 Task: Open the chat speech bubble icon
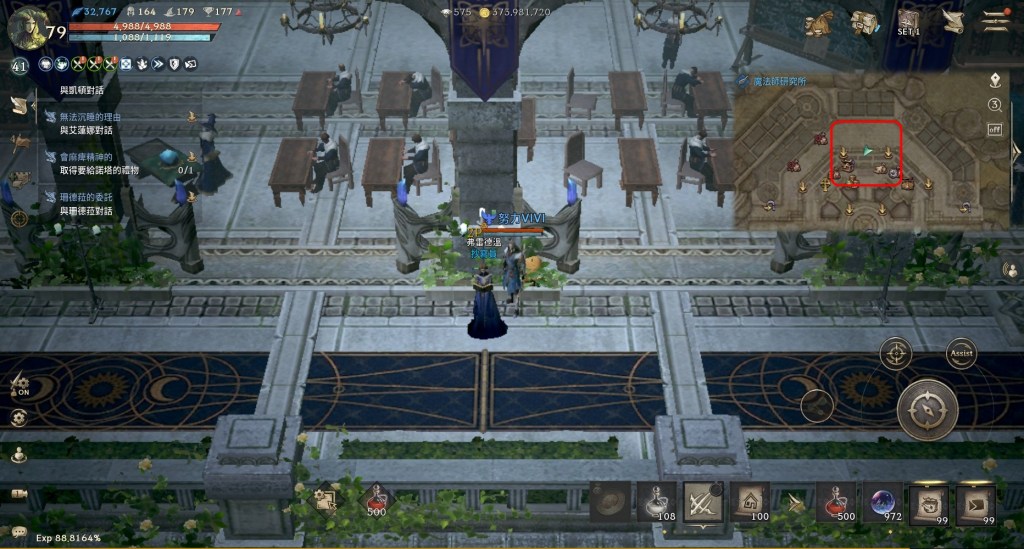tap(19, 531)
